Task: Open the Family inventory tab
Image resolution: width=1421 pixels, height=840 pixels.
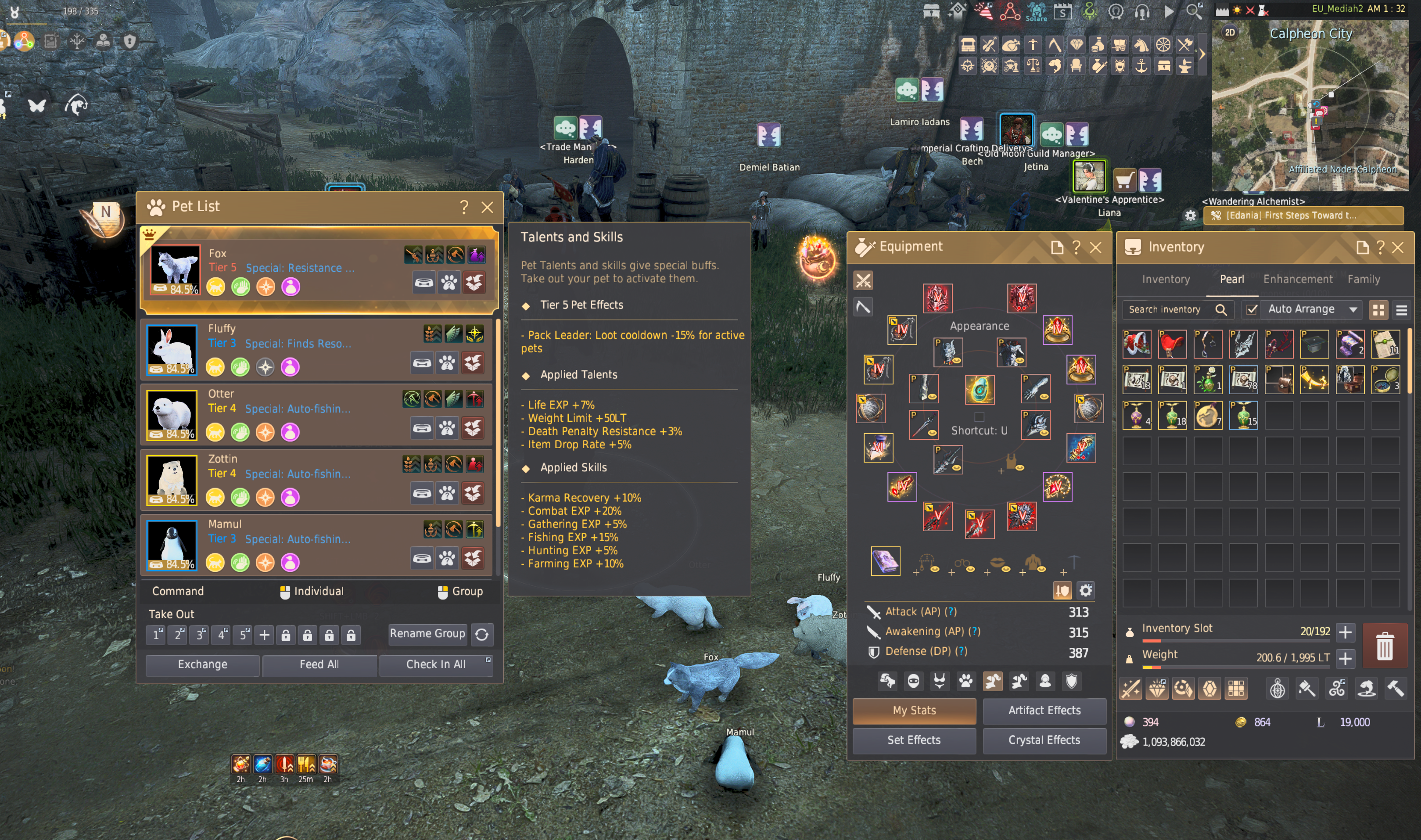Action: pyautogui.click(x=1363, y=279)
